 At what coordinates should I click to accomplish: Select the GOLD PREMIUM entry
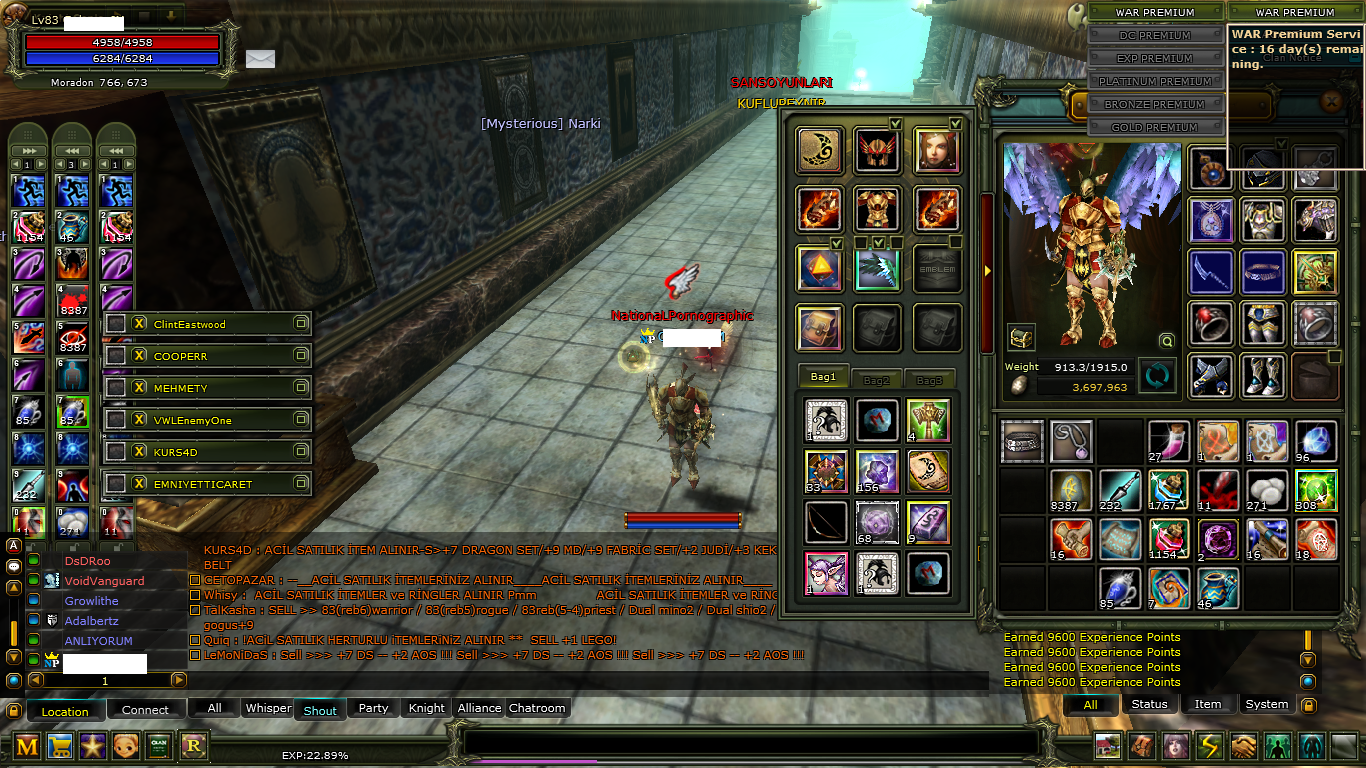click(x=1155, y=128)
